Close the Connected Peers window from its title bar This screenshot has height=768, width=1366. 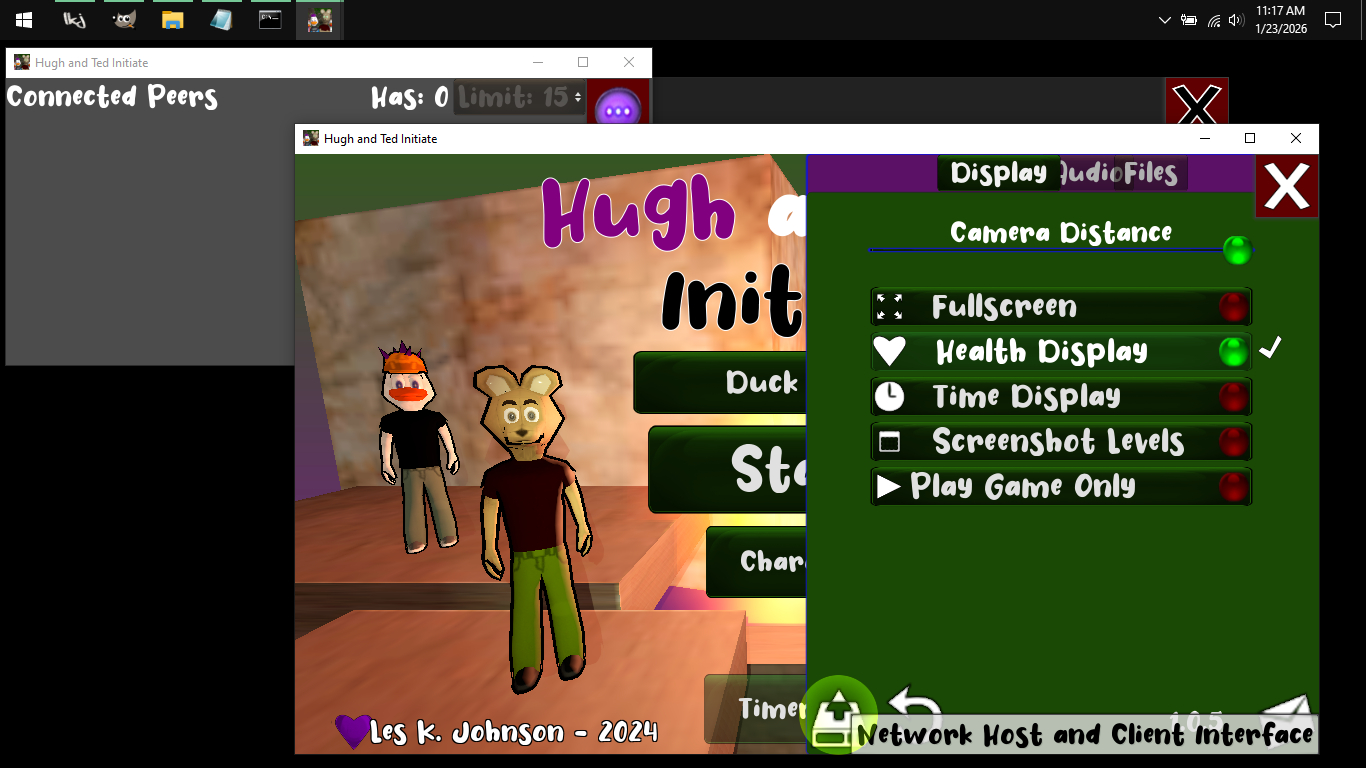[x=628, y=62]
